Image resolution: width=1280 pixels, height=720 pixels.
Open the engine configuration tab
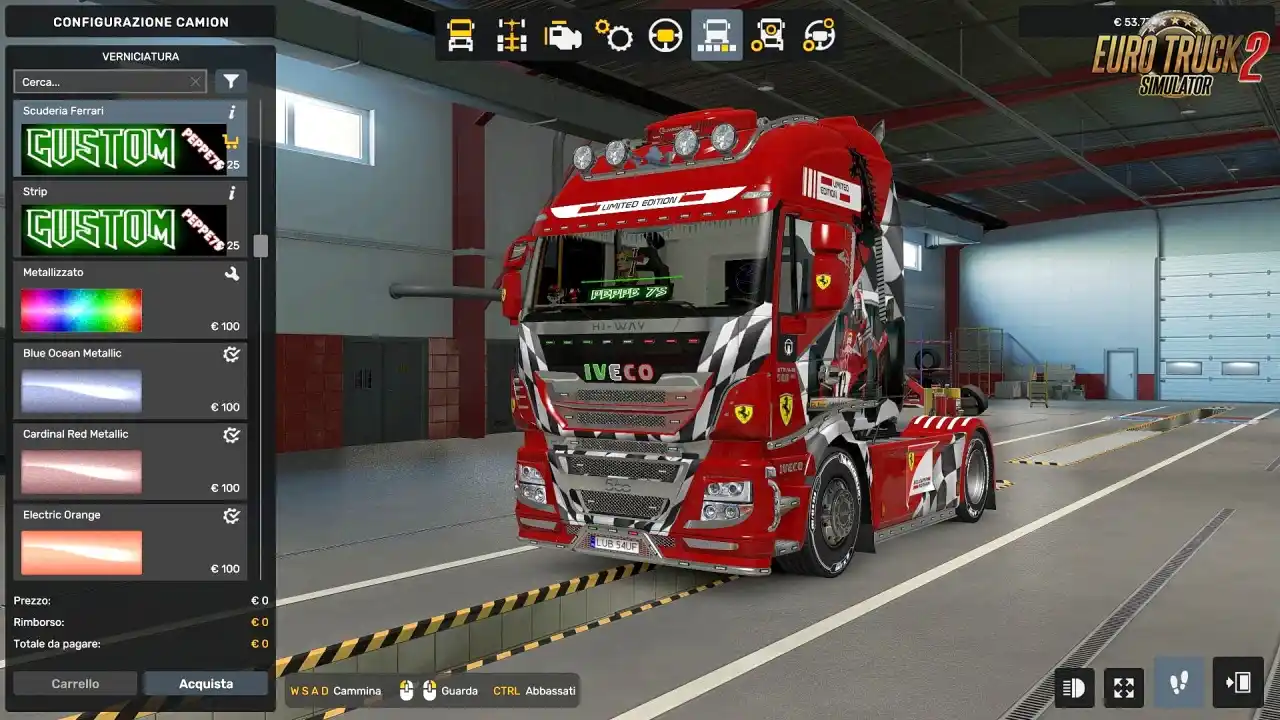(x=563, y=36)
